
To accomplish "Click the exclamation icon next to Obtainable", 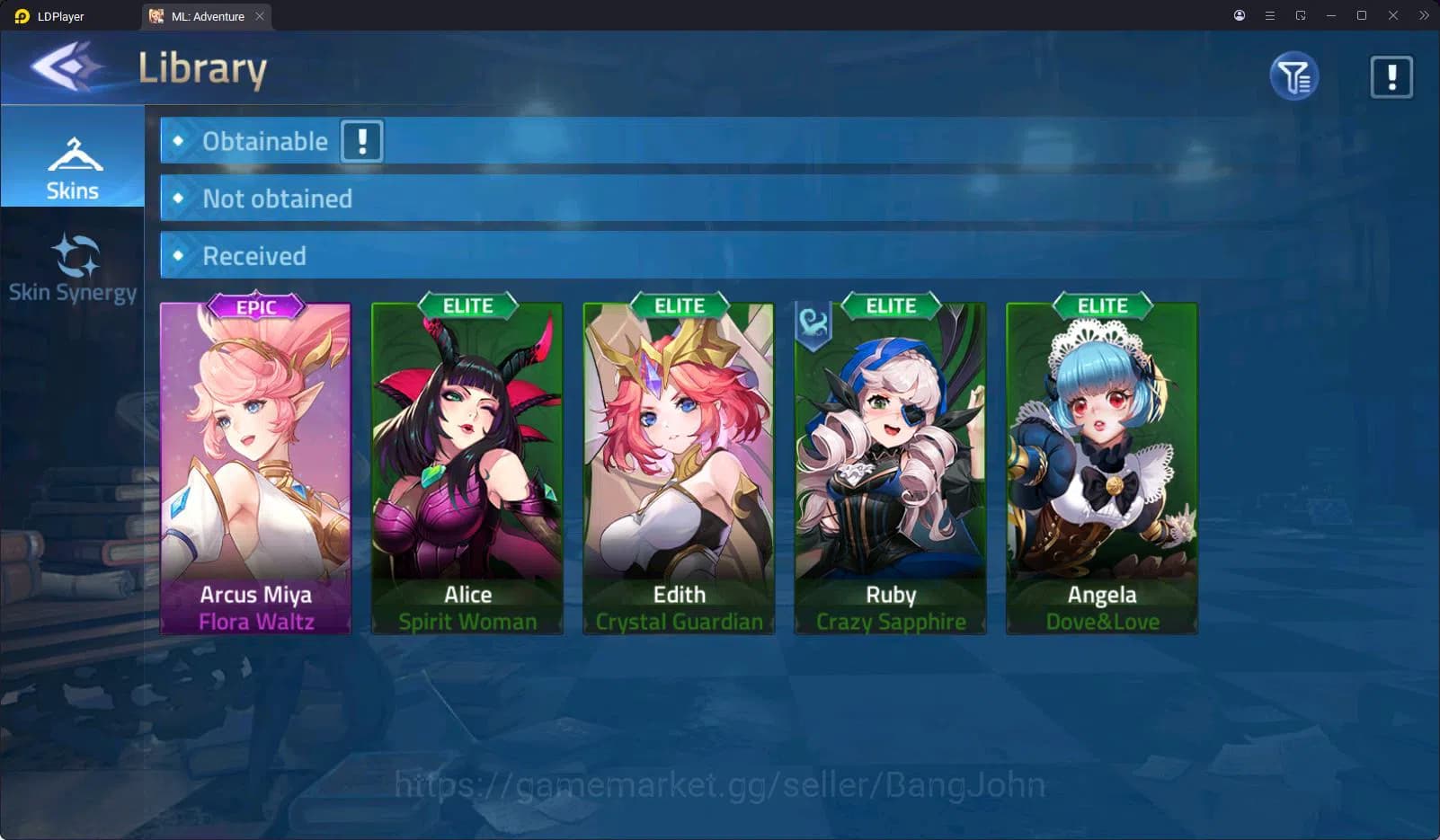I will pos(360,141).
